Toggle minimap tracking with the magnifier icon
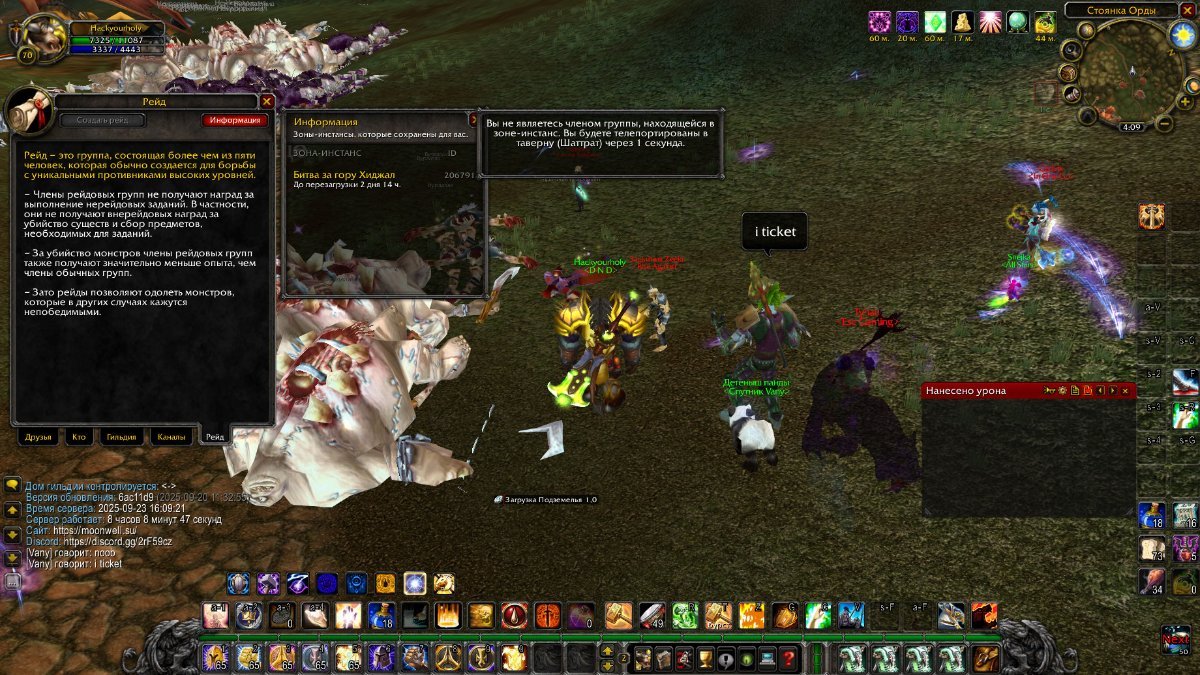1200x675 pixels. click(x=1071, y=49)
